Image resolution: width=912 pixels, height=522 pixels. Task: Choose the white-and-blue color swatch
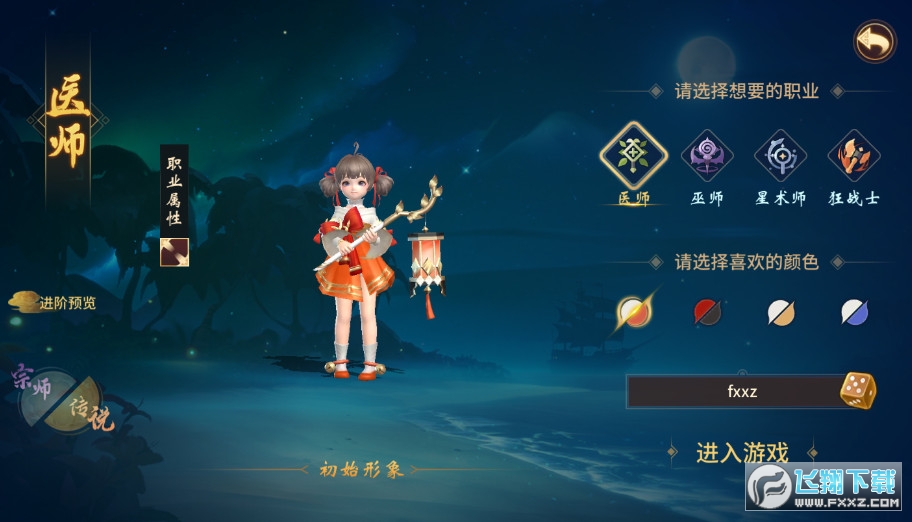(854, 312)
